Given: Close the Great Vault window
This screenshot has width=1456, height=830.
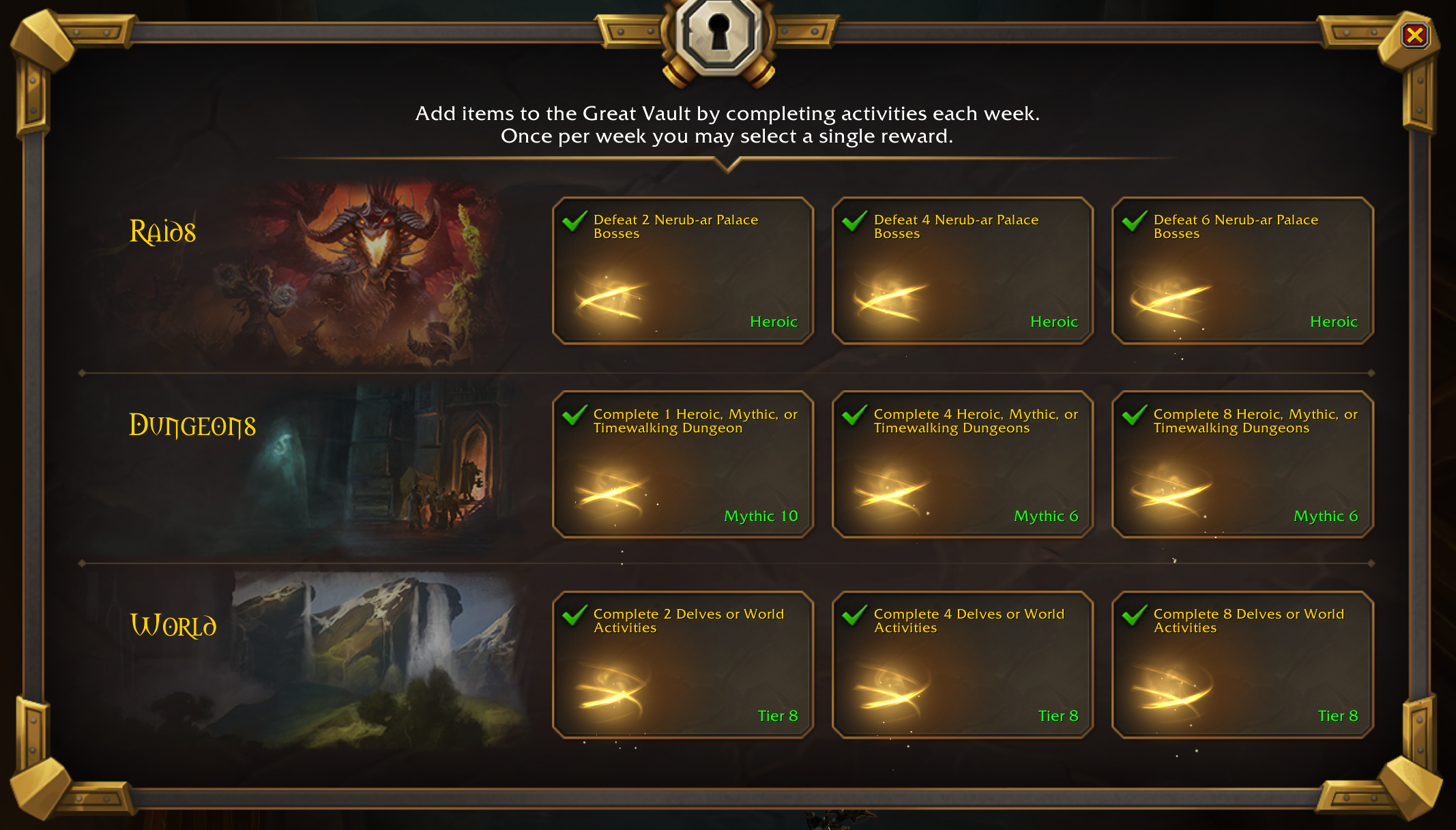Looking at the screenshot, I should point(1414,35).
